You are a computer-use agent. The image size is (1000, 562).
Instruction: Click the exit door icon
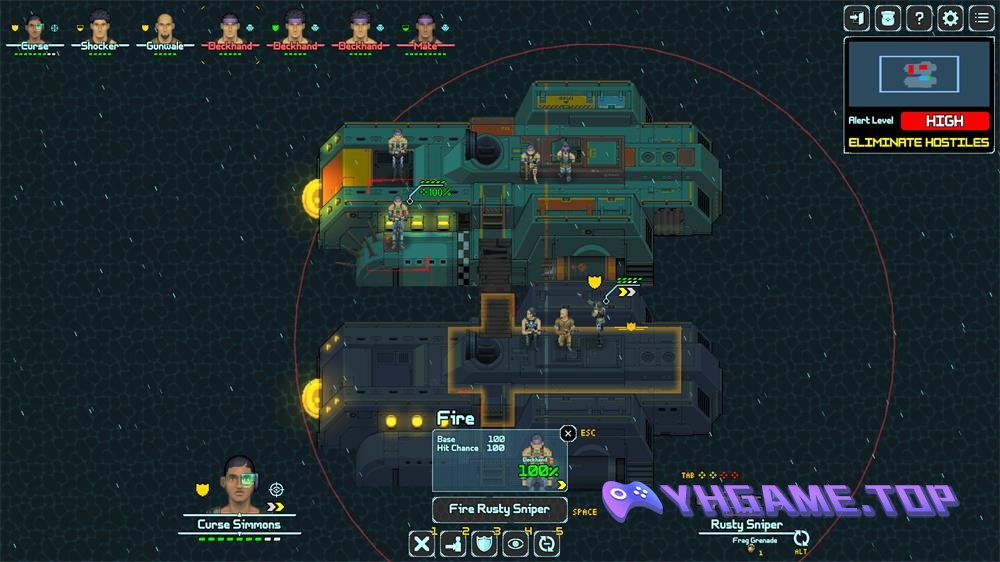[x=857, y=17]
